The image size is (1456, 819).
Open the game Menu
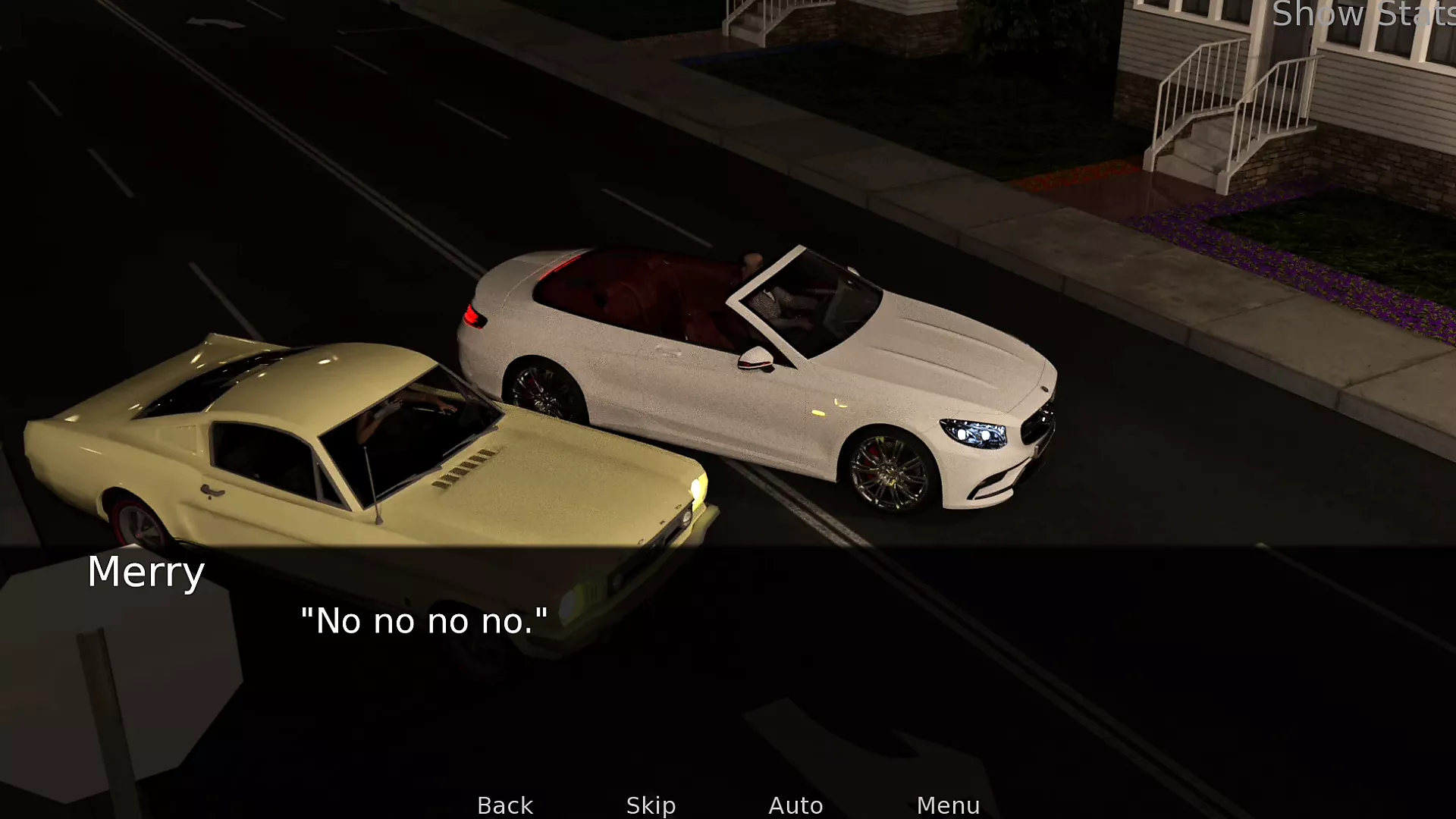click(x=948, y=805)
